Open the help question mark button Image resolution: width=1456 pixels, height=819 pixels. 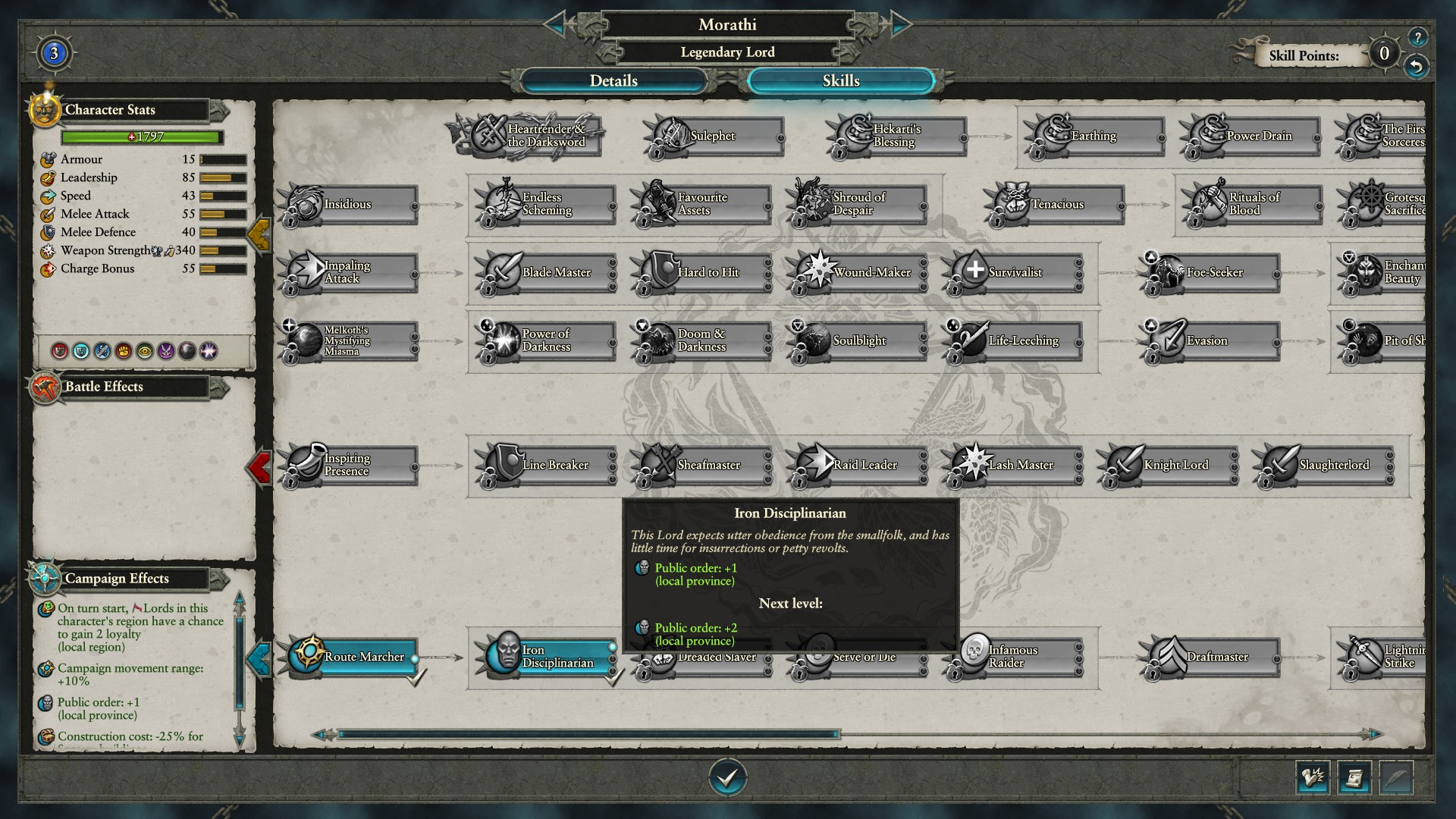[1417, 36]
